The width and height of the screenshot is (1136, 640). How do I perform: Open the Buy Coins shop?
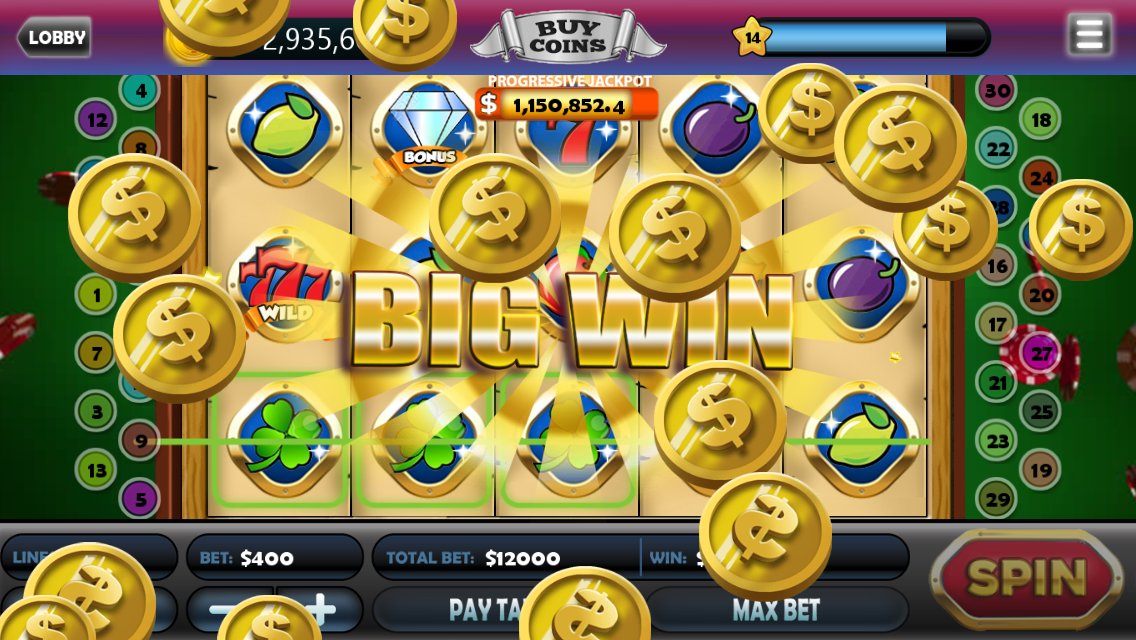[x=567, y=38]
